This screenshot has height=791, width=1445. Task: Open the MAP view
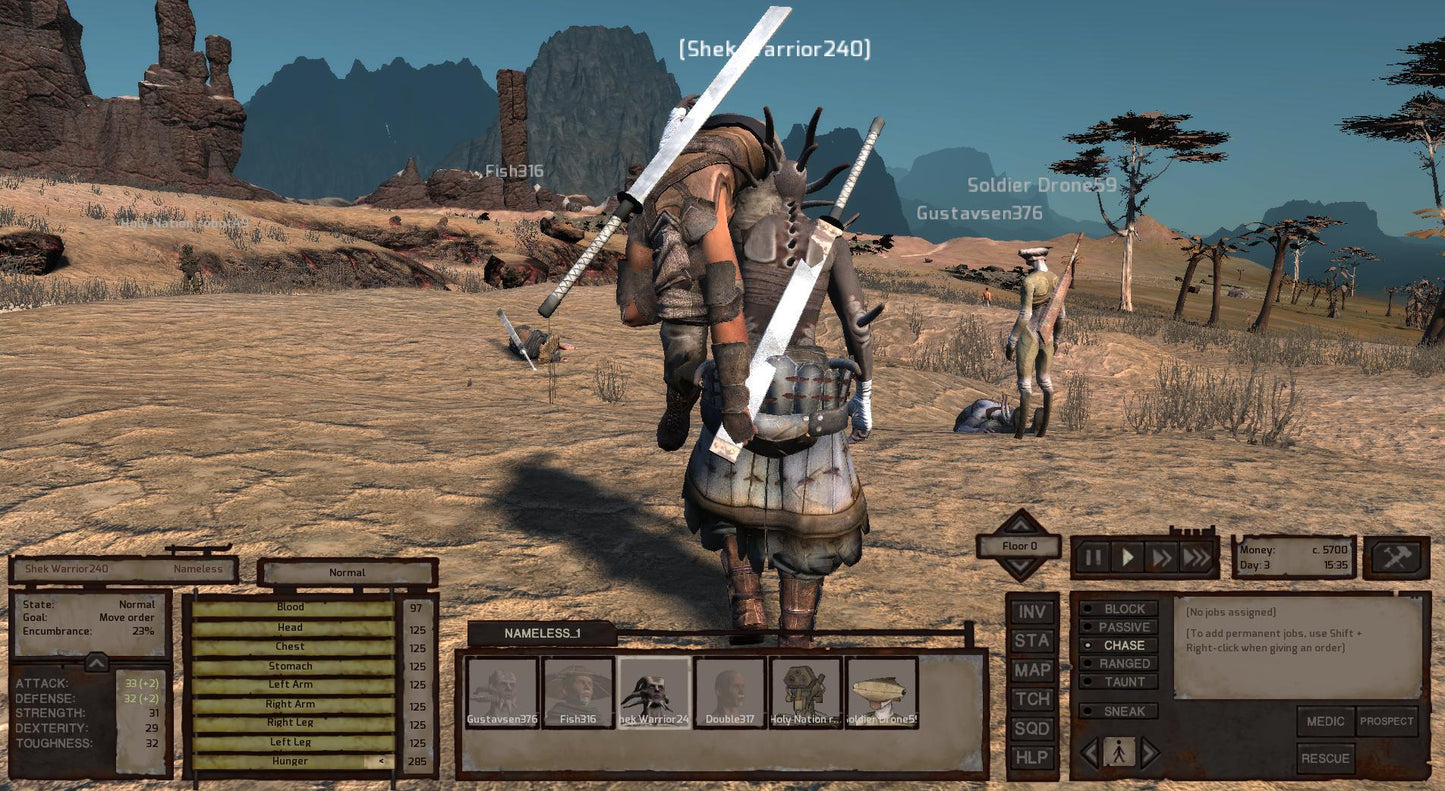coord(1032,670)
